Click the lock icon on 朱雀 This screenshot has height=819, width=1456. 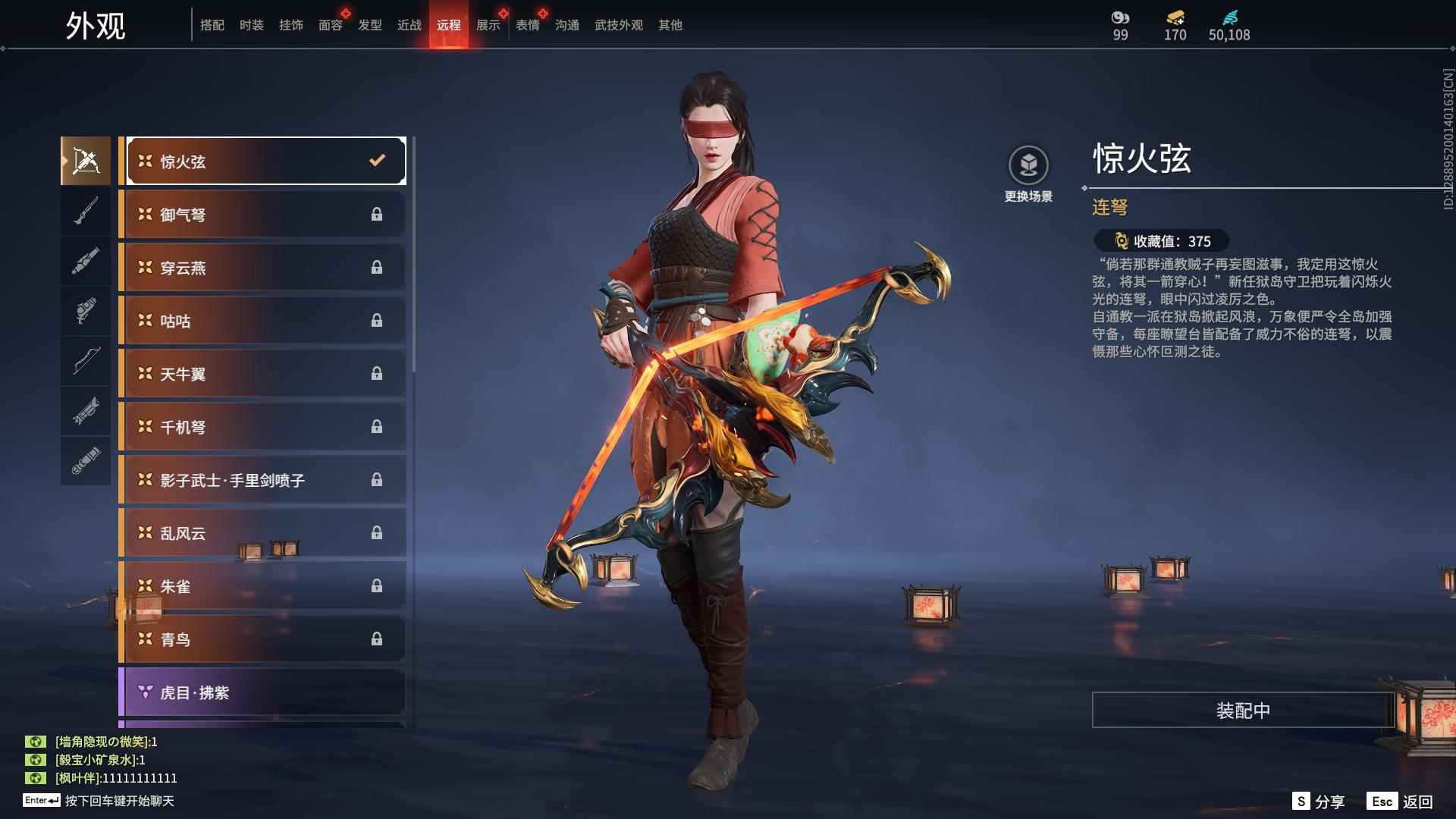tap(377, 585)
